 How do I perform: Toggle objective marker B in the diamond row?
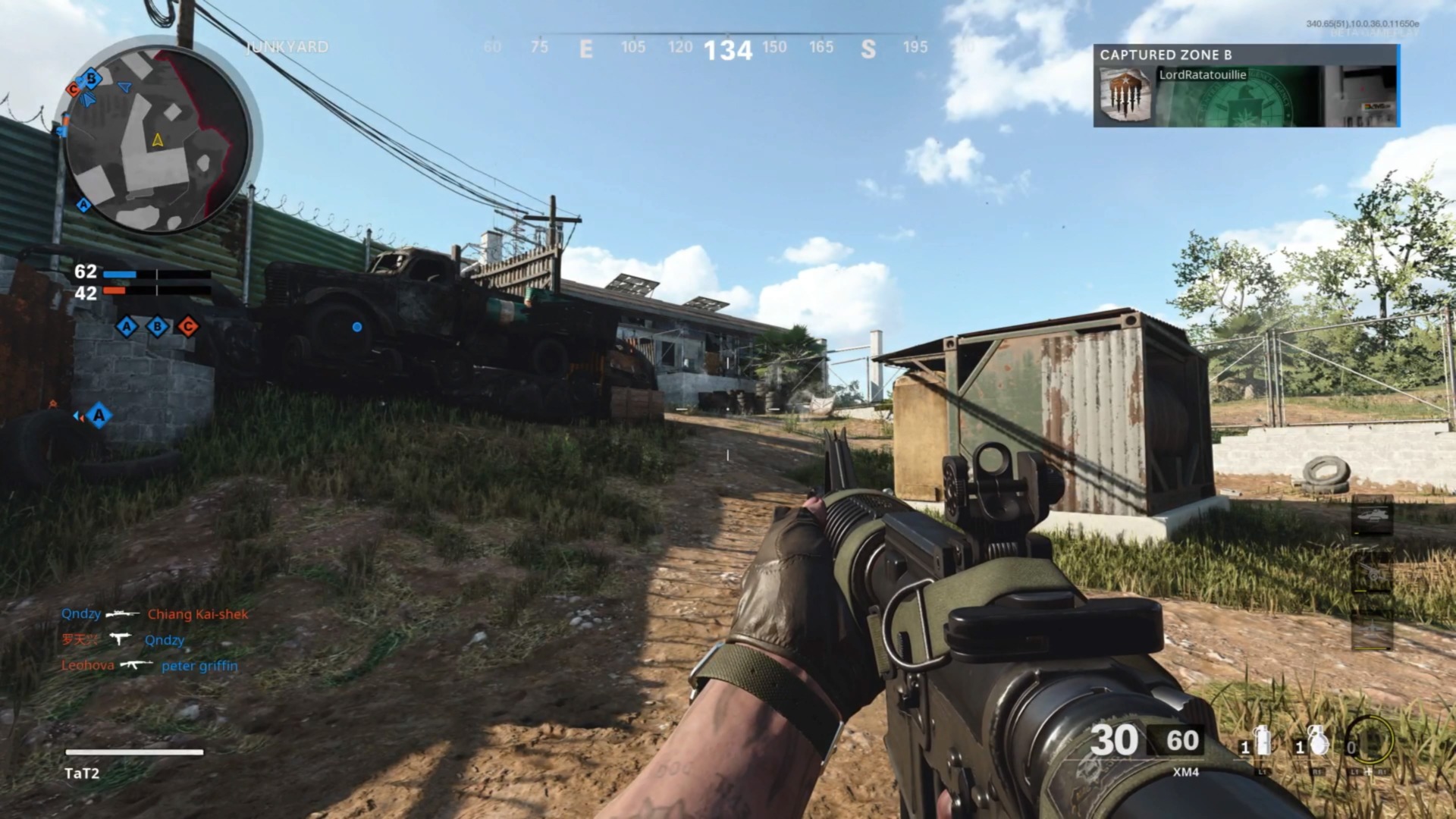point(157,327)
